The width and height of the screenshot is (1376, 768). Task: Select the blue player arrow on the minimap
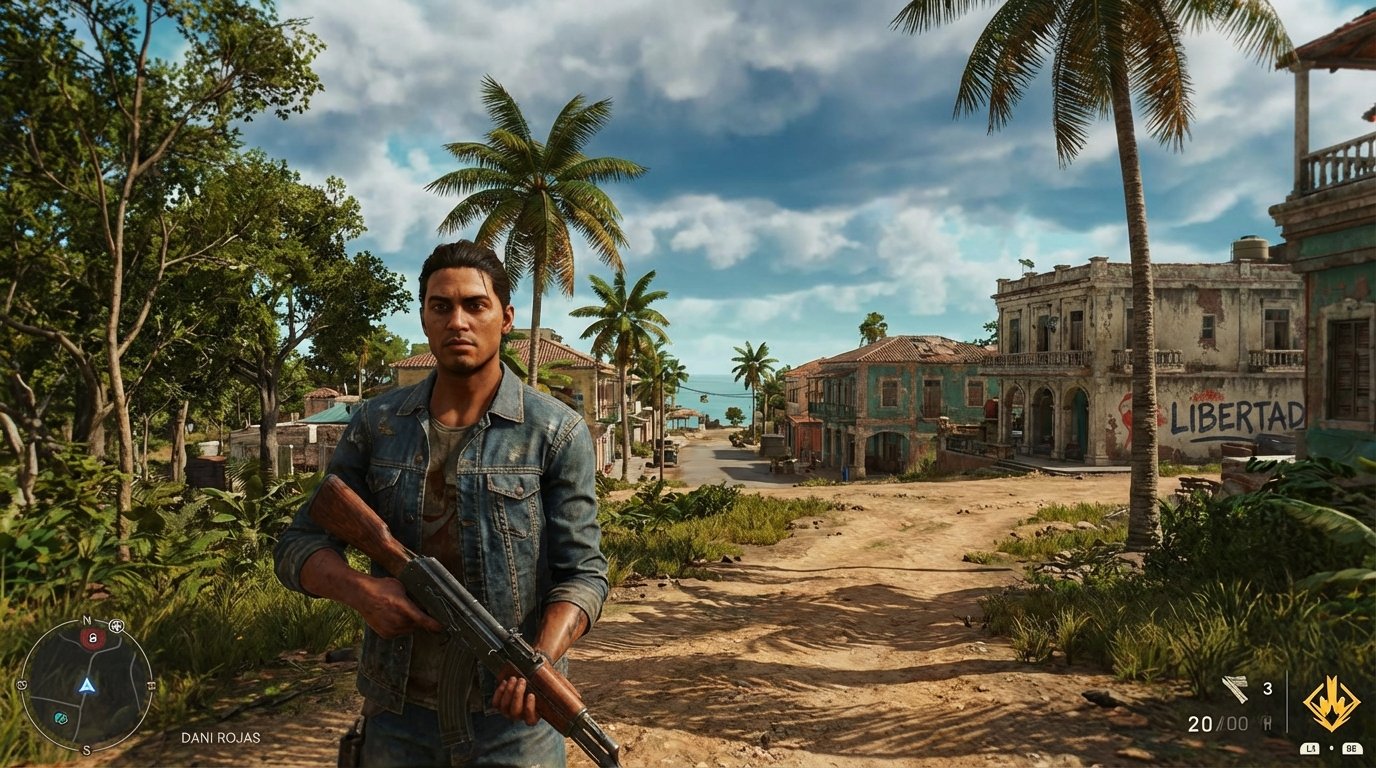pos(87,686)
